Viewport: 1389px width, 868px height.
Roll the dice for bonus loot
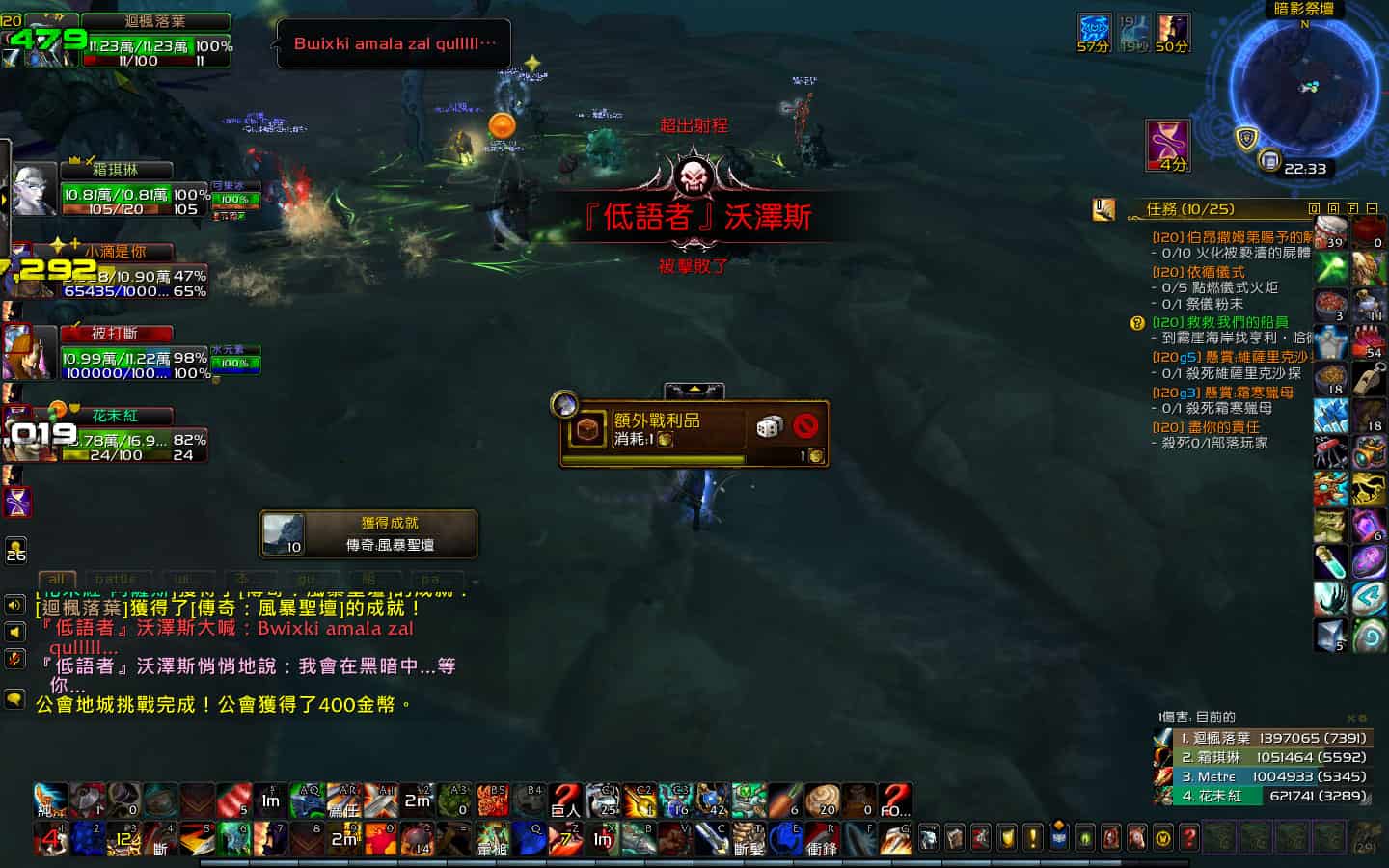[x=769, y=426]
